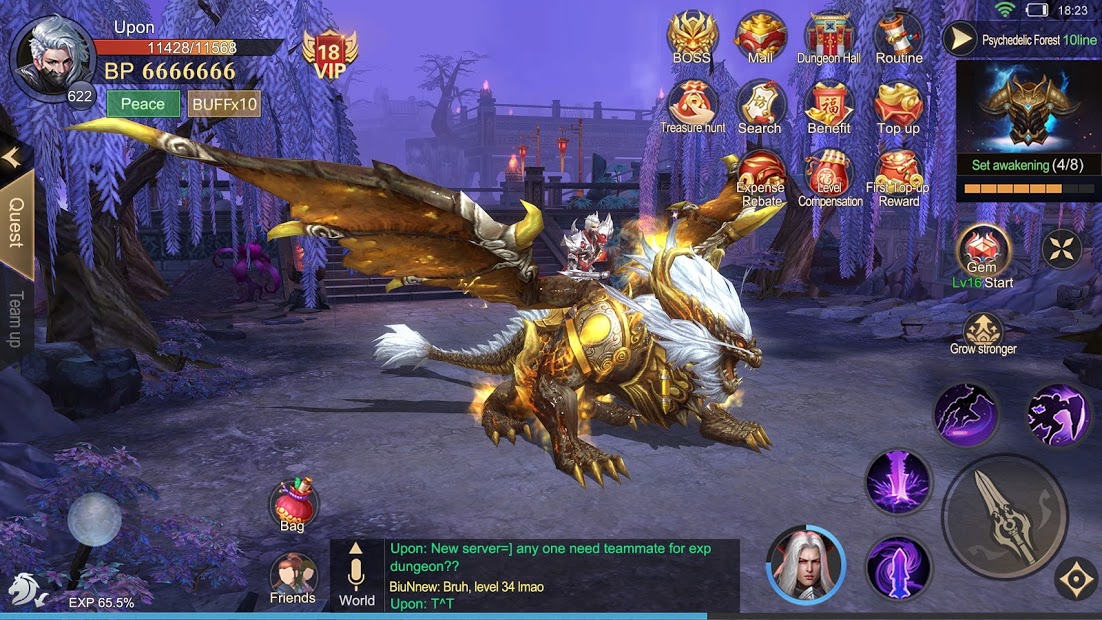Open the Search icon
This screenshot has width=1102, height=620.
tap(760, 106)
